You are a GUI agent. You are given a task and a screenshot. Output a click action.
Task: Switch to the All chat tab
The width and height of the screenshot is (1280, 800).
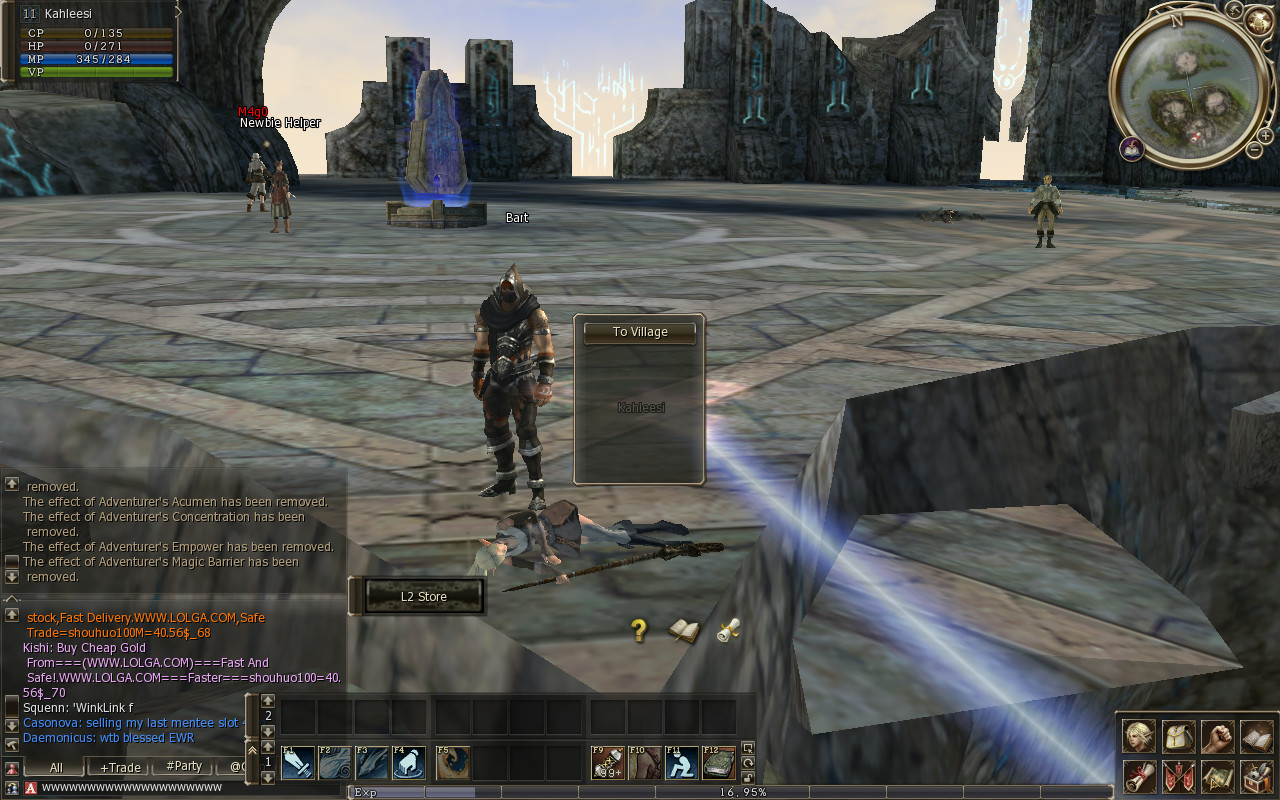56,767
